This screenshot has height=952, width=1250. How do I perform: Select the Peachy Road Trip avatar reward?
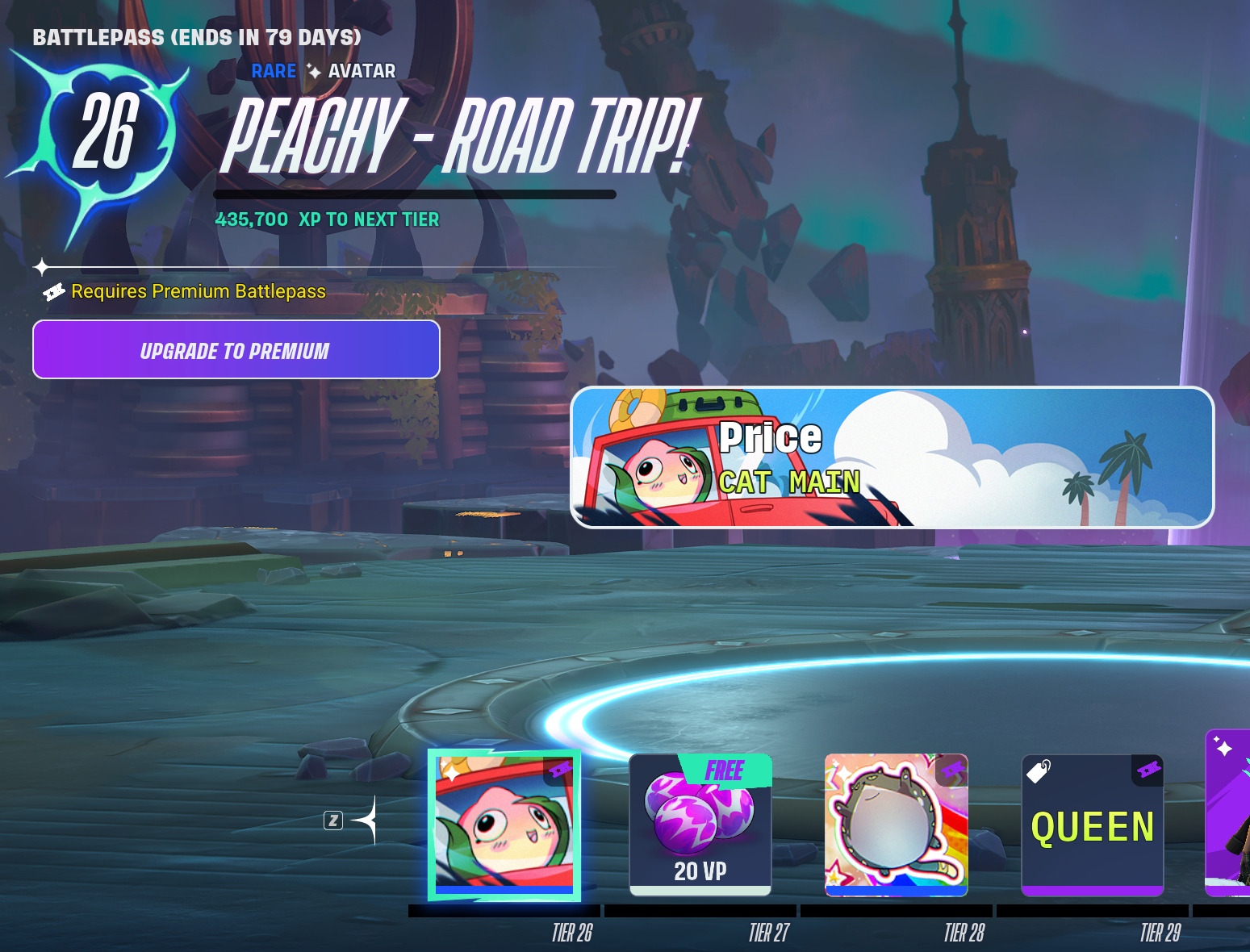point(504,824)
